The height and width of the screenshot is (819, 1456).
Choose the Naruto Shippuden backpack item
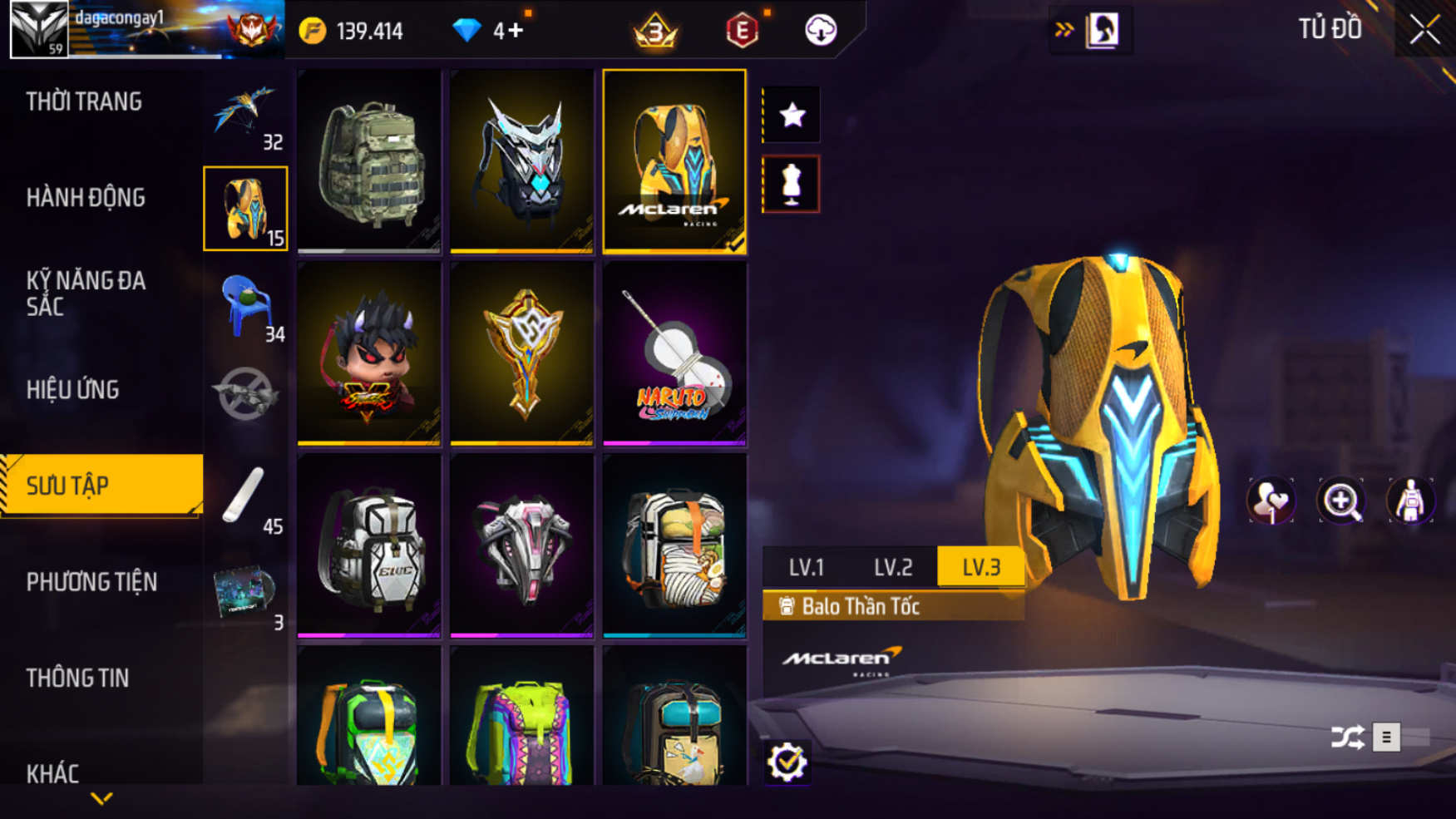(674, 353)
